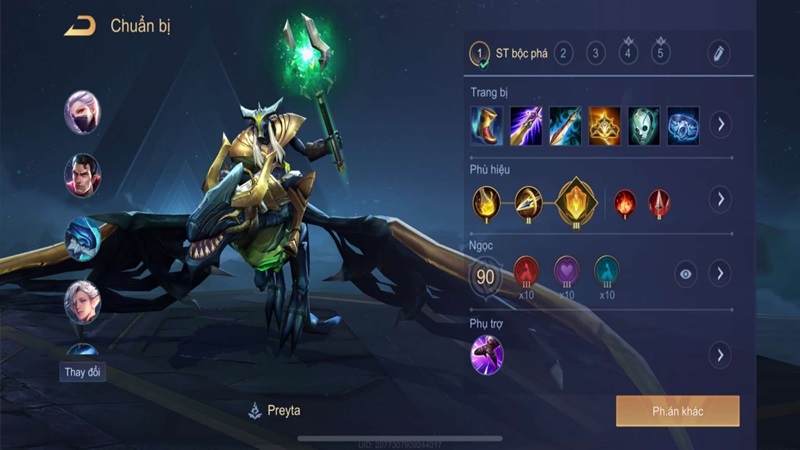This screenshot has width=800, height=450.
Task: Select the purple heart gem
Action: (567, 270)
